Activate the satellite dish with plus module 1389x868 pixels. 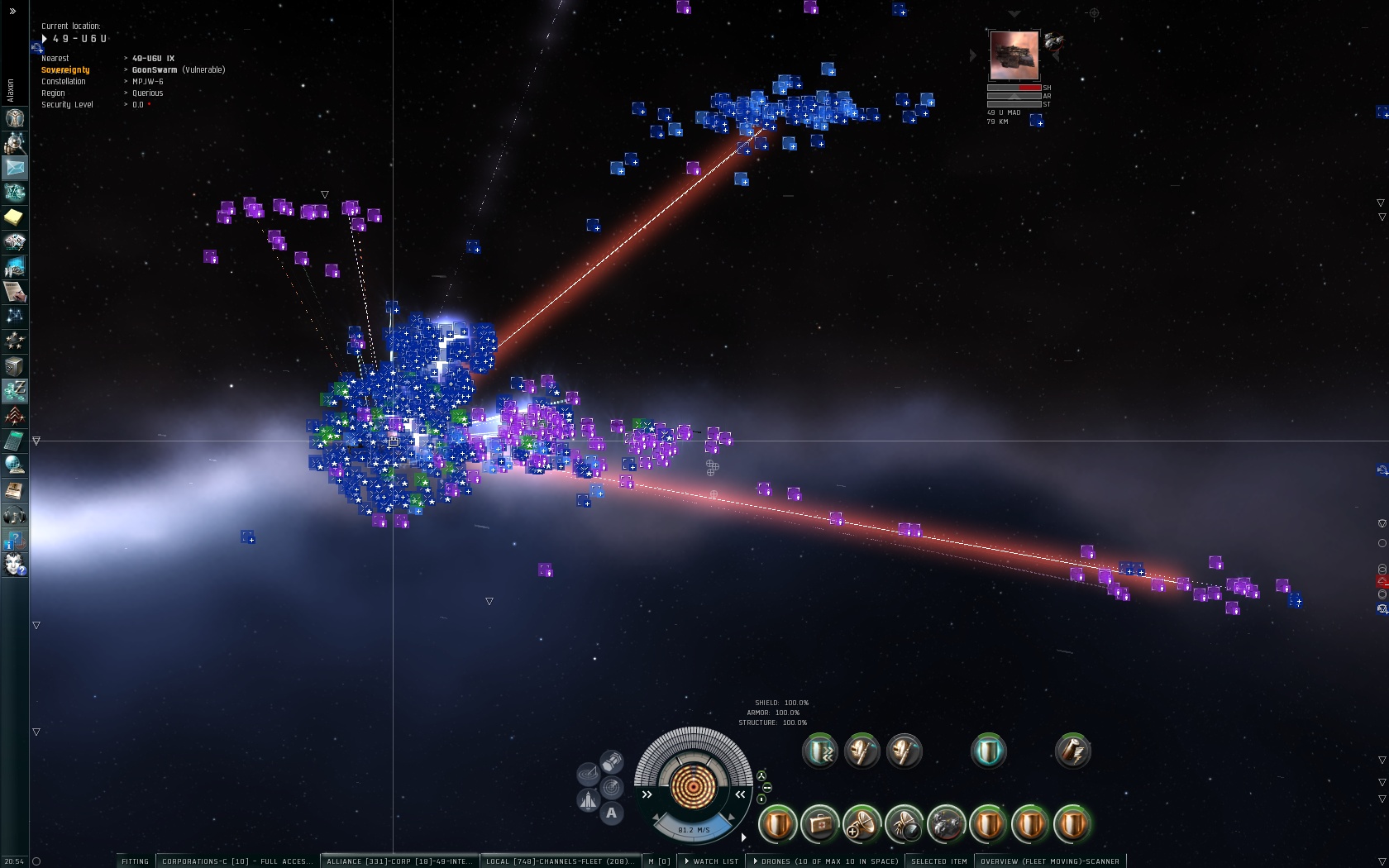[862, 824]
